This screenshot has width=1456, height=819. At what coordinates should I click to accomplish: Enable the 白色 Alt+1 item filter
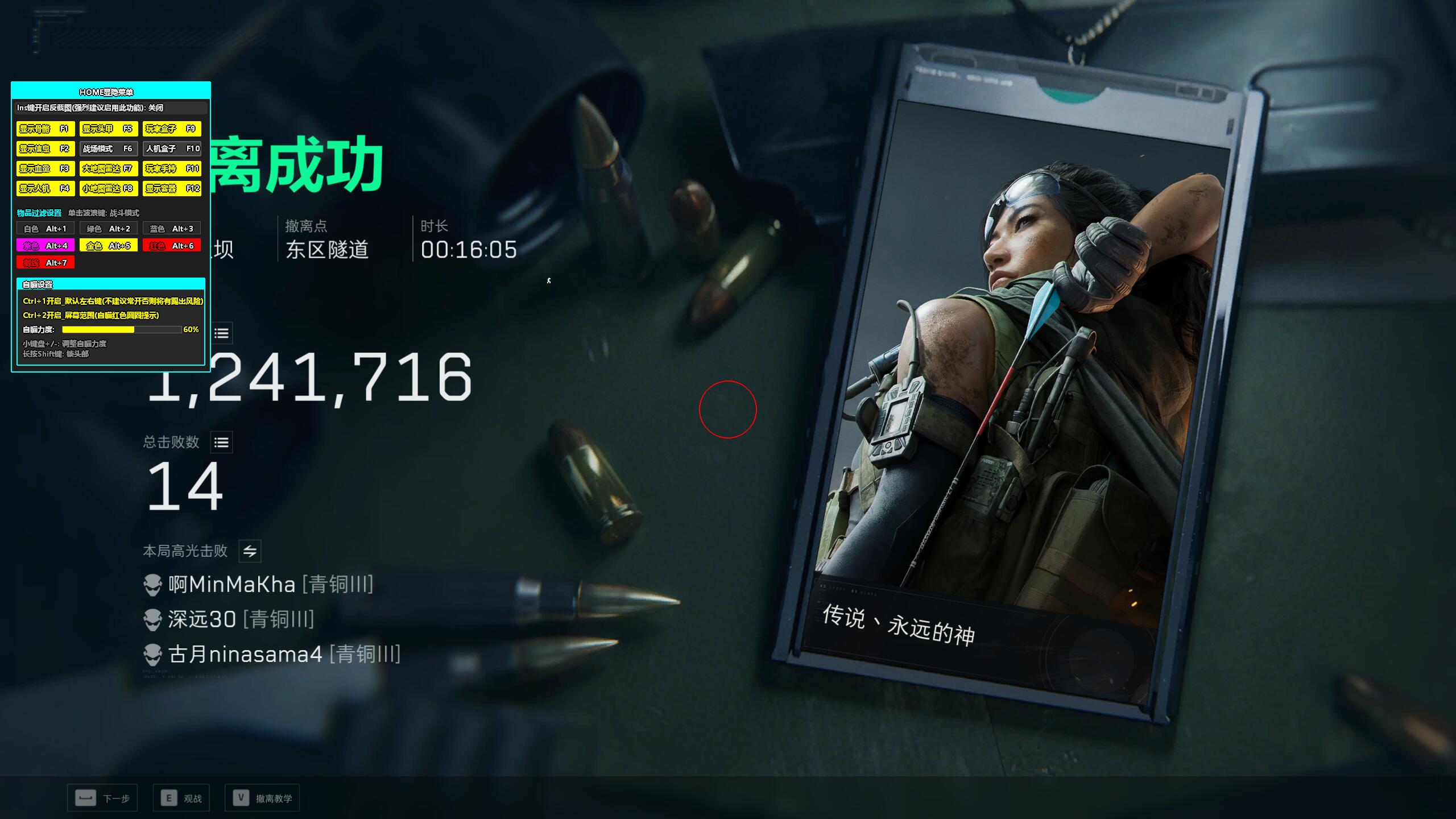[46, 228]
